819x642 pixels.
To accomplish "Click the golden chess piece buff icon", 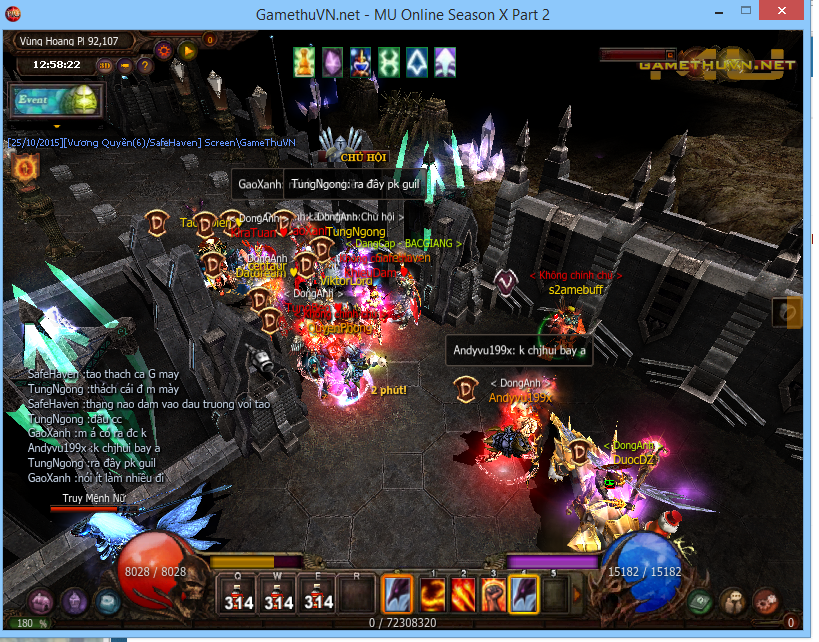I will pos(304,62).
